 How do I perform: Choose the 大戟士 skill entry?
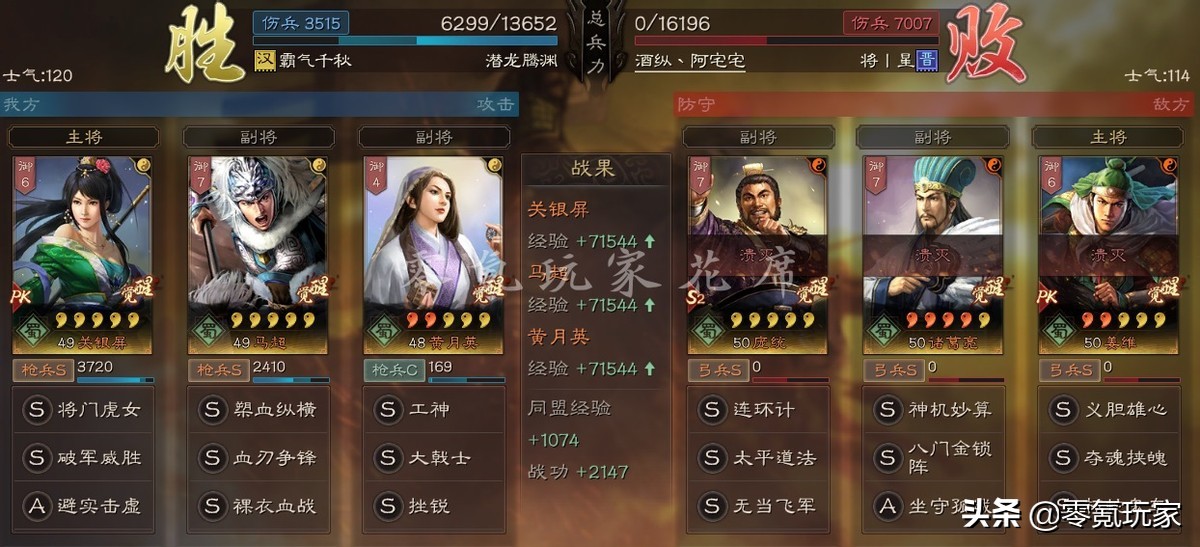[x=434, y=458]
